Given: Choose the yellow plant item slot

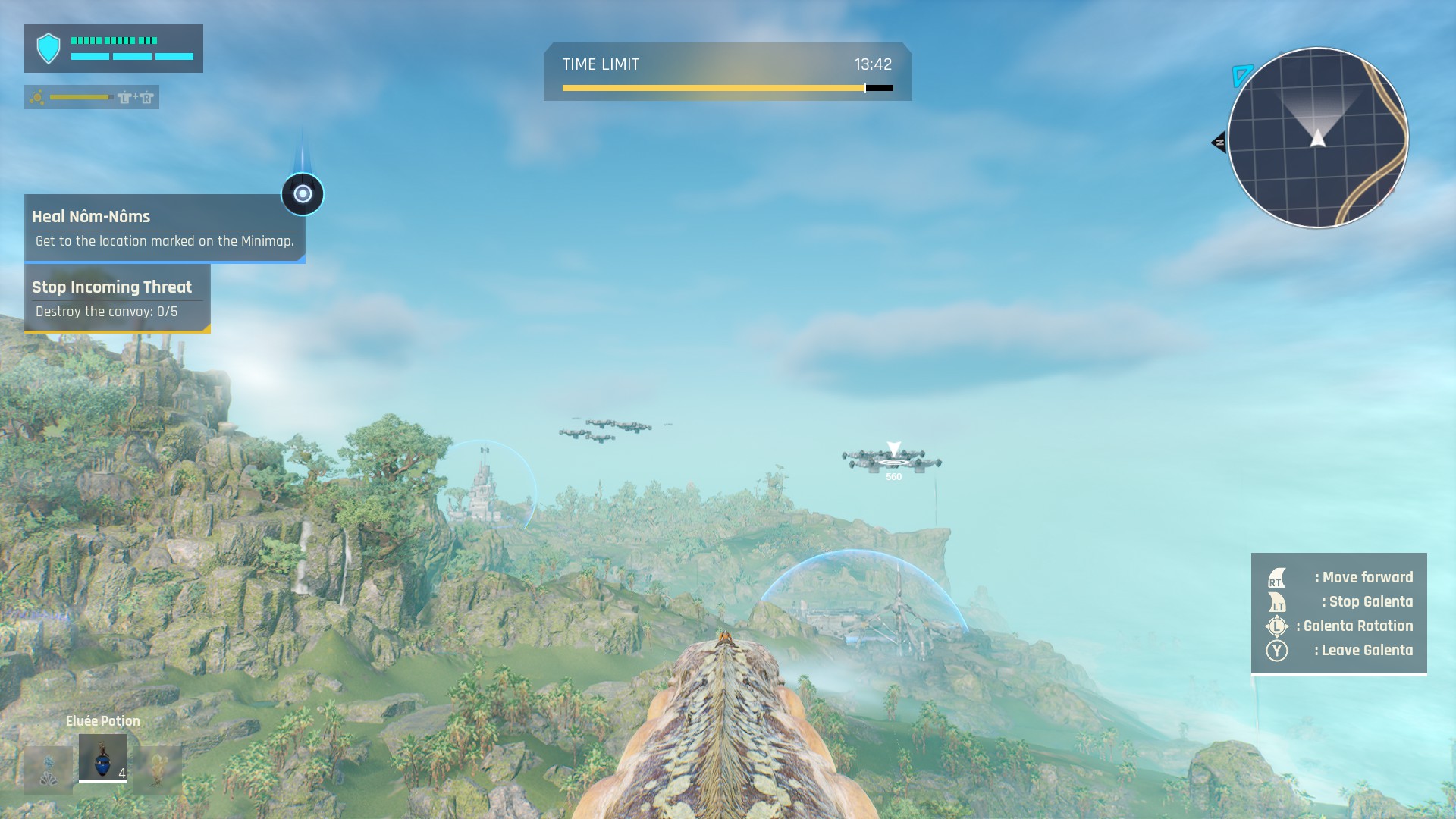Looking at the screenshot, I should (157, 770).
